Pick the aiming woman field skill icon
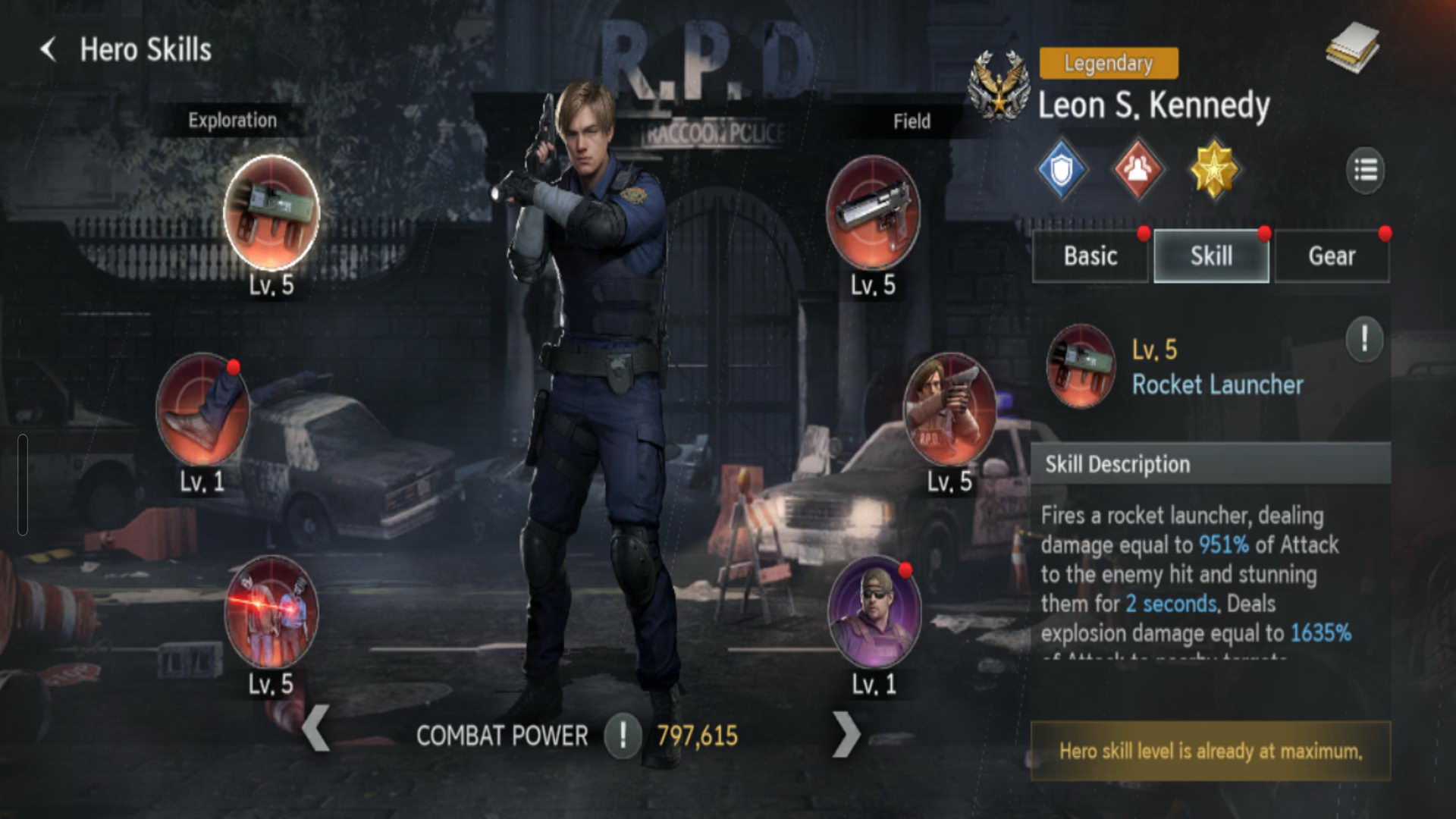1456x819 pixels. [x=949, y=410]
